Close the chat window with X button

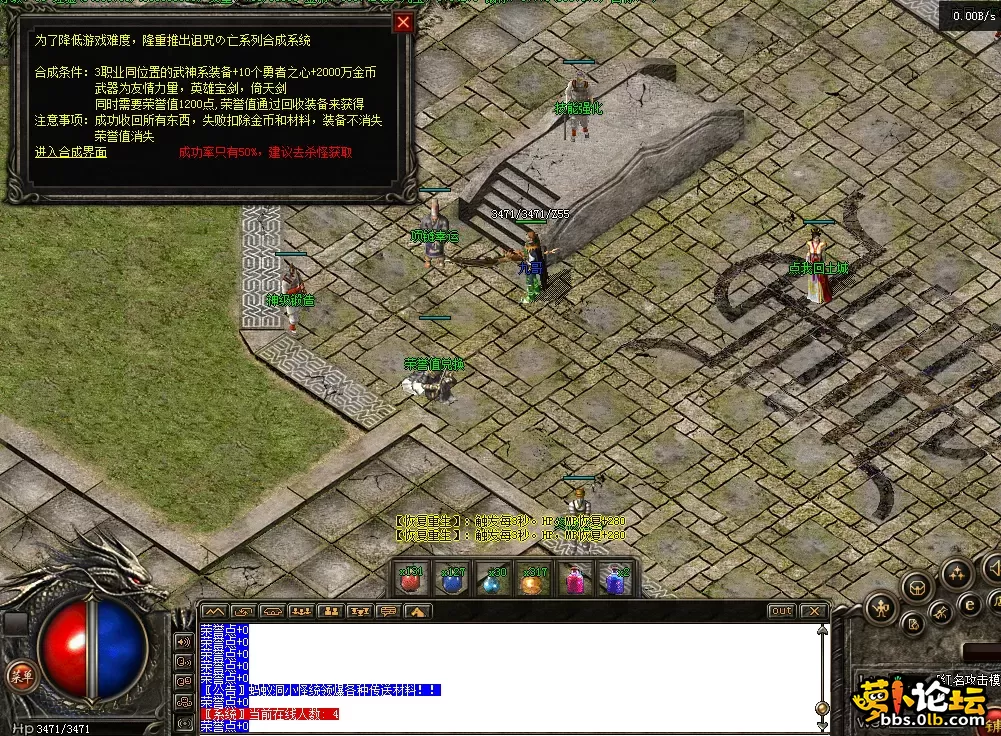[x=814, y=611]
